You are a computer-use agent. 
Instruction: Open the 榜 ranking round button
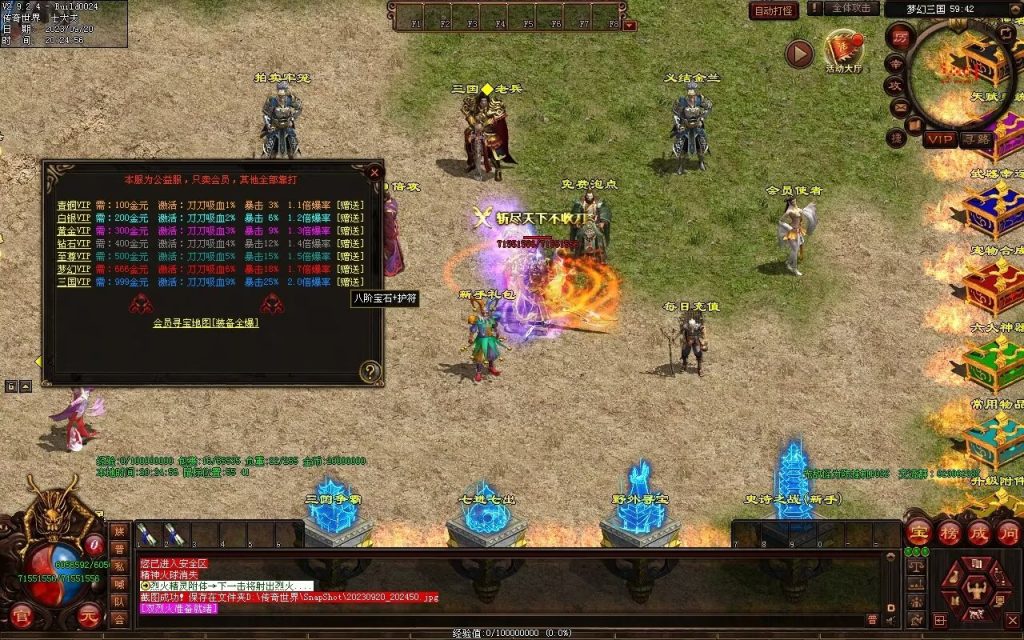coord(949,533)
